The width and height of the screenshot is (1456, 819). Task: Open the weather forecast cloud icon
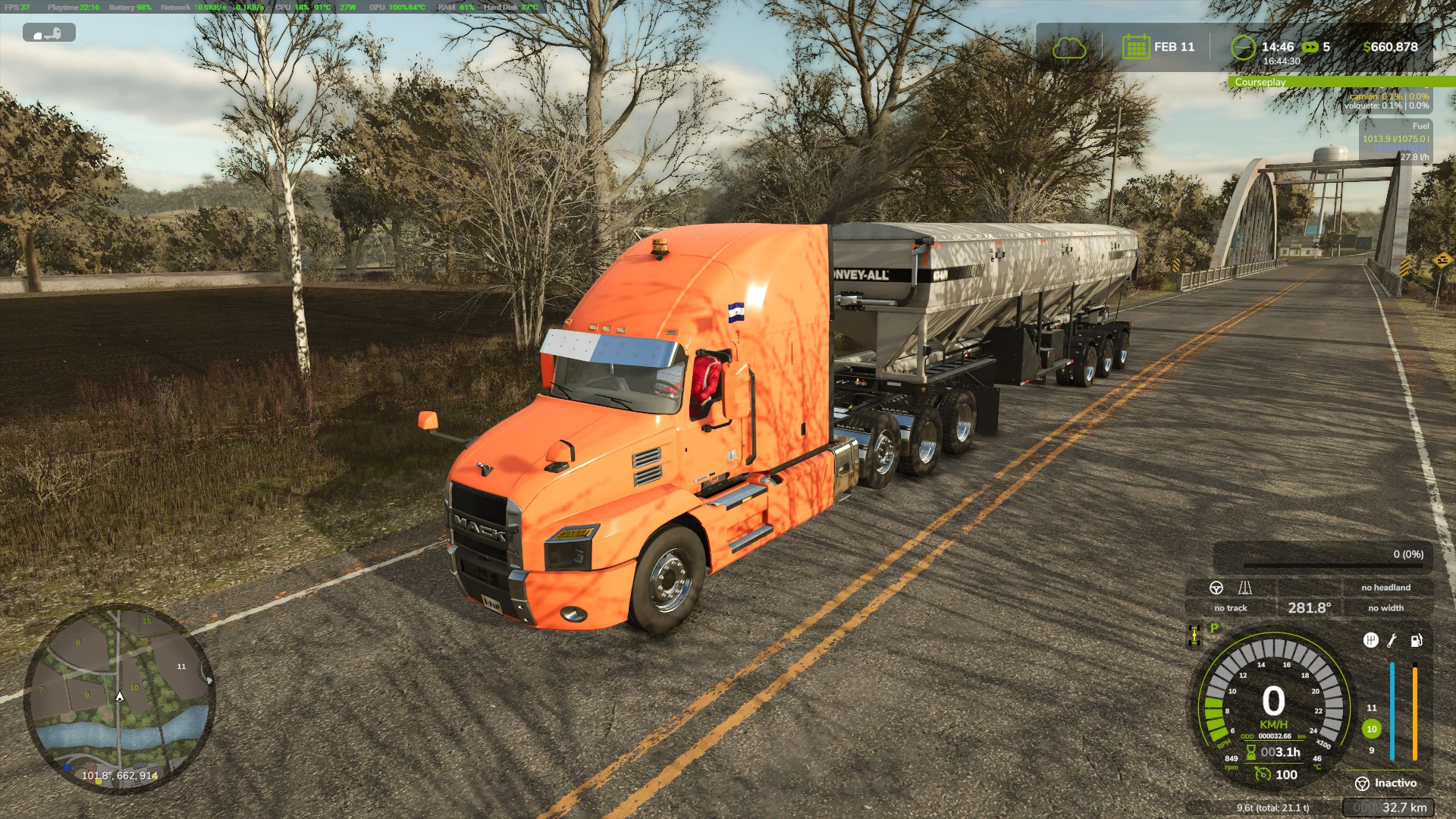(x=1069, y=46)
